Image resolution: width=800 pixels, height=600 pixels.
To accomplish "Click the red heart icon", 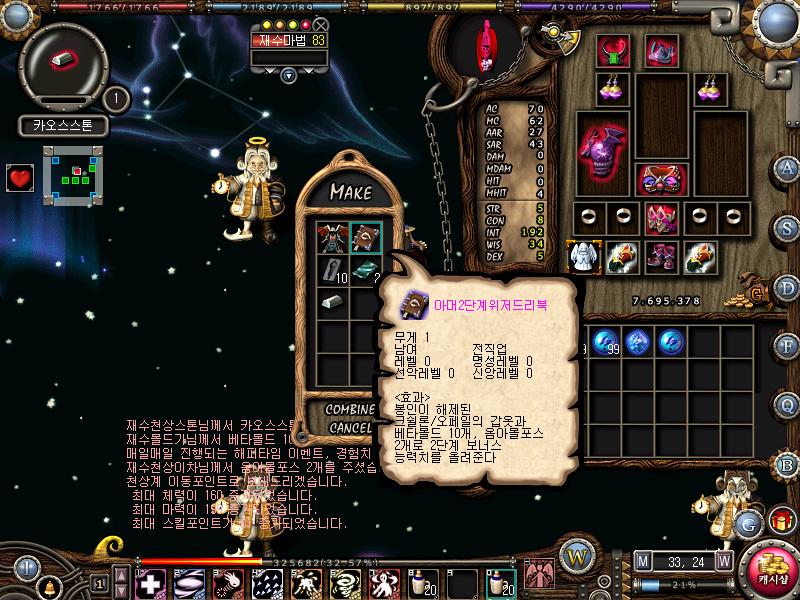I will tap(19, 178).
